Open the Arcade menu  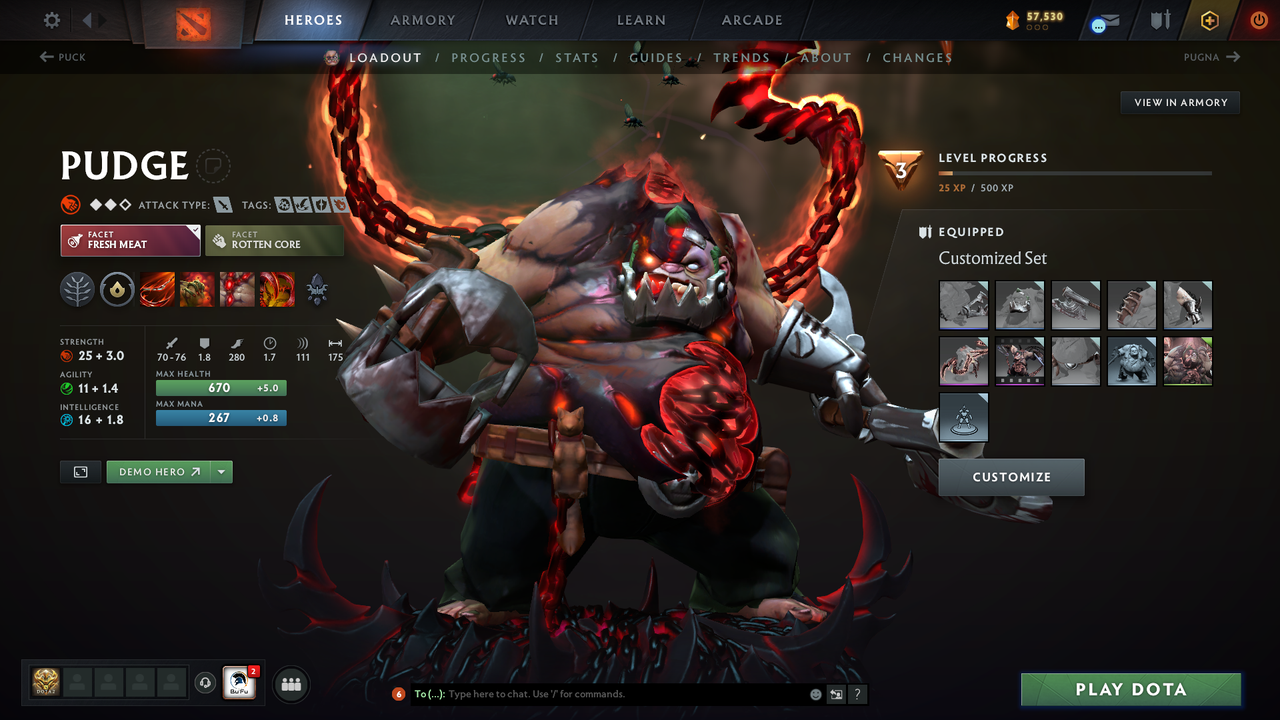(751, 19)
